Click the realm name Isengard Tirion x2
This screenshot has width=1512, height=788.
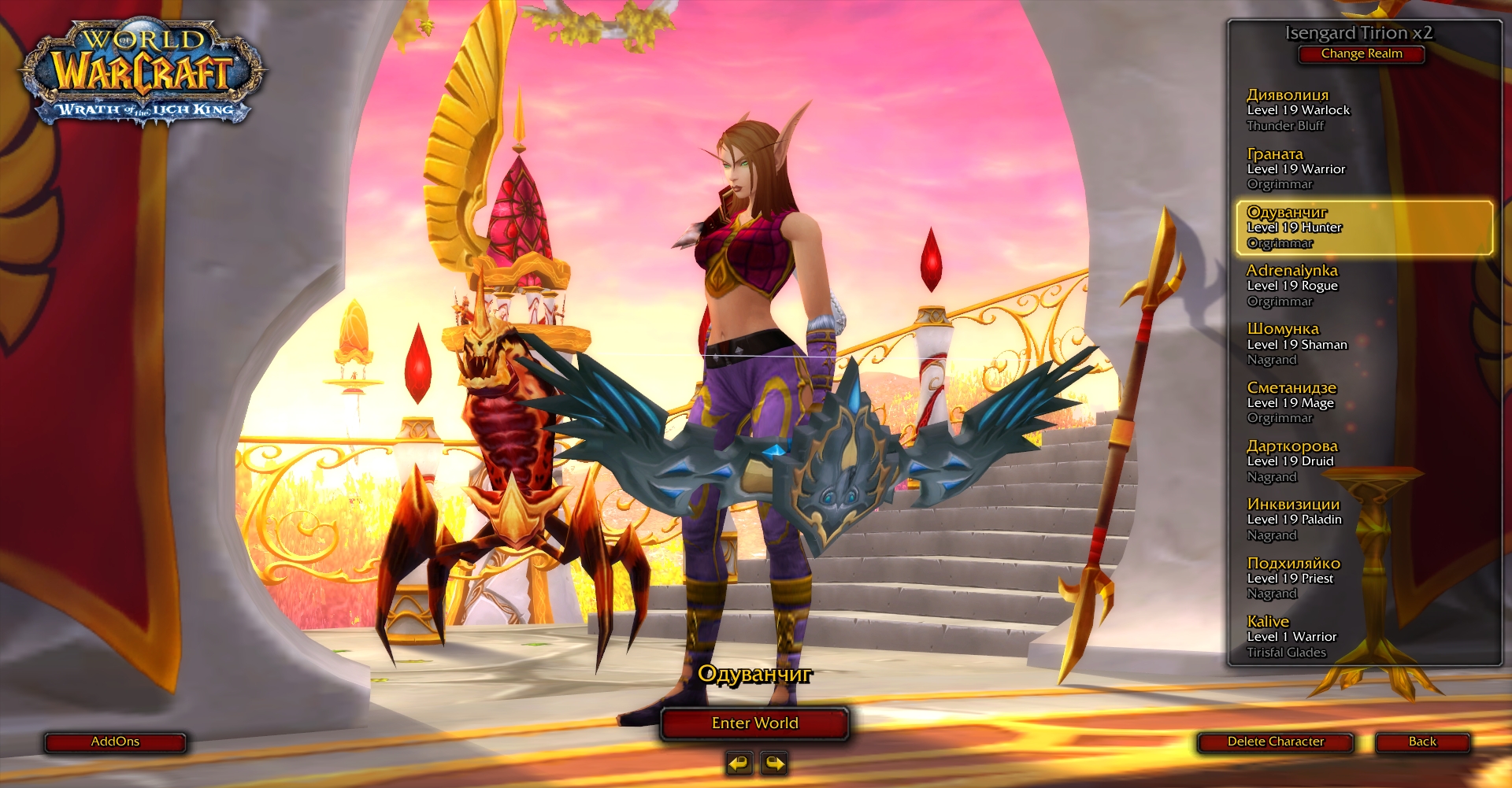[x=1362, y=31]
